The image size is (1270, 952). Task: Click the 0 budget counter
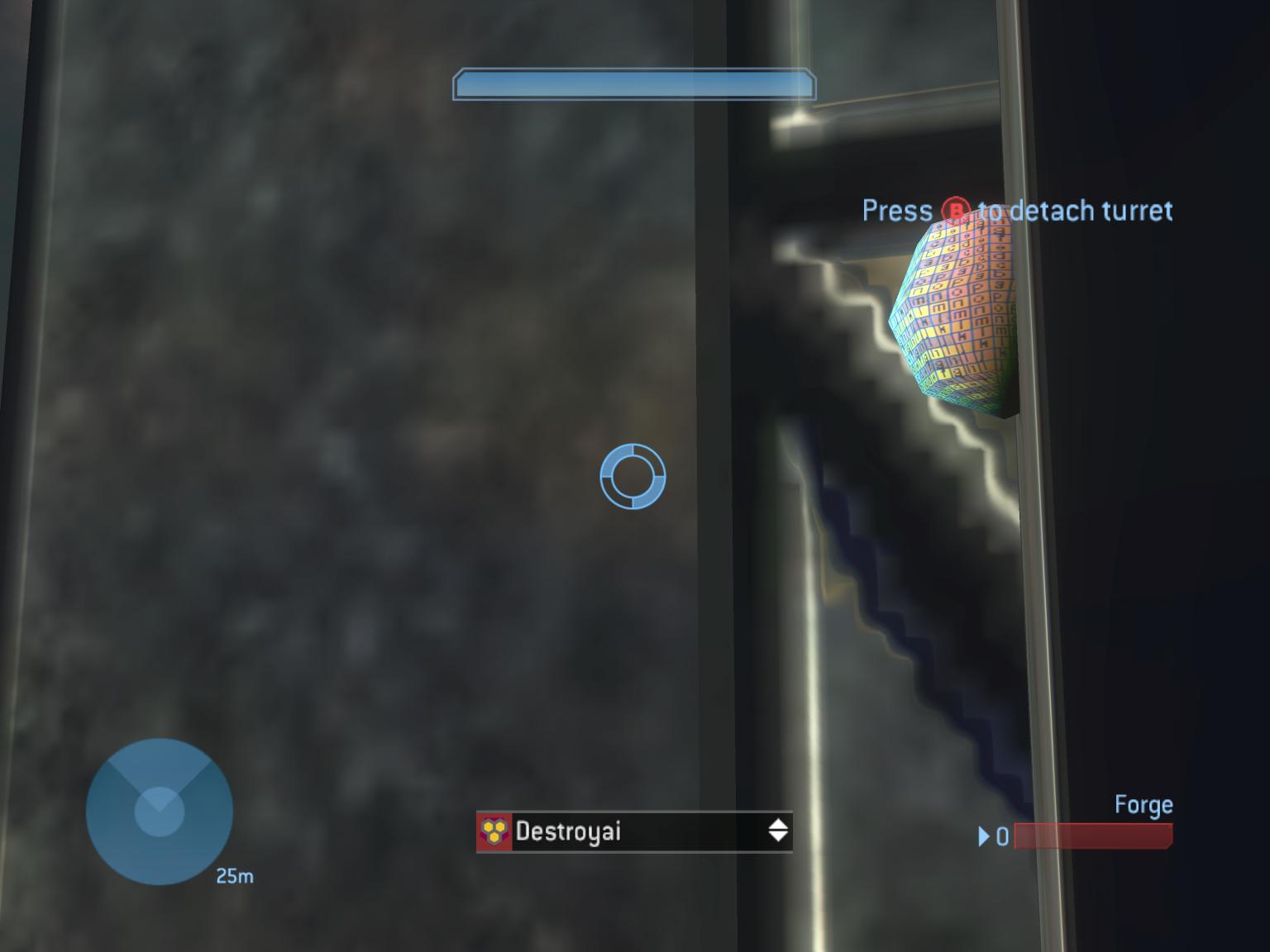[1001, 838]
